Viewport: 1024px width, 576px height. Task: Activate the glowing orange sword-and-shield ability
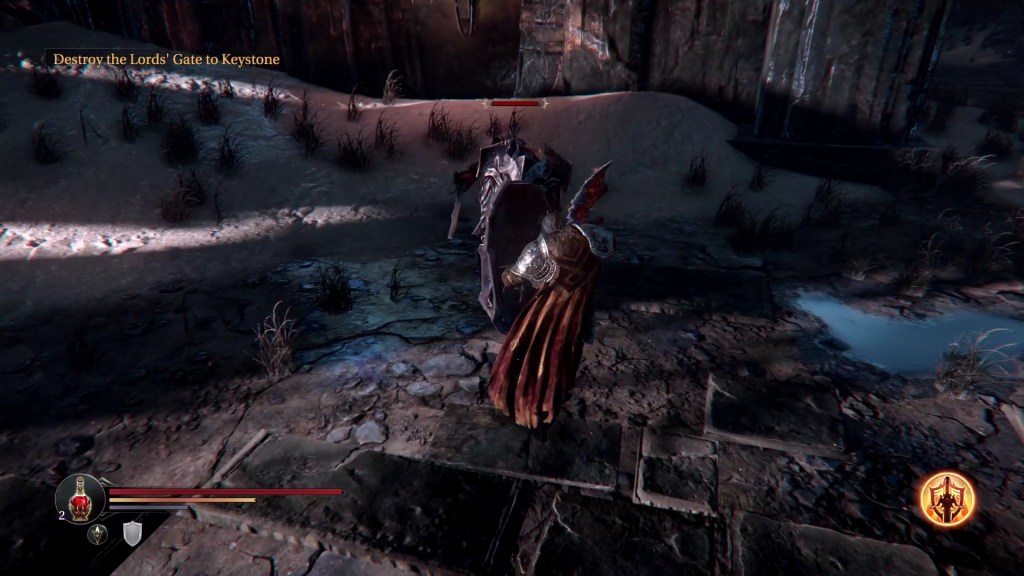[x=947, y=499]
